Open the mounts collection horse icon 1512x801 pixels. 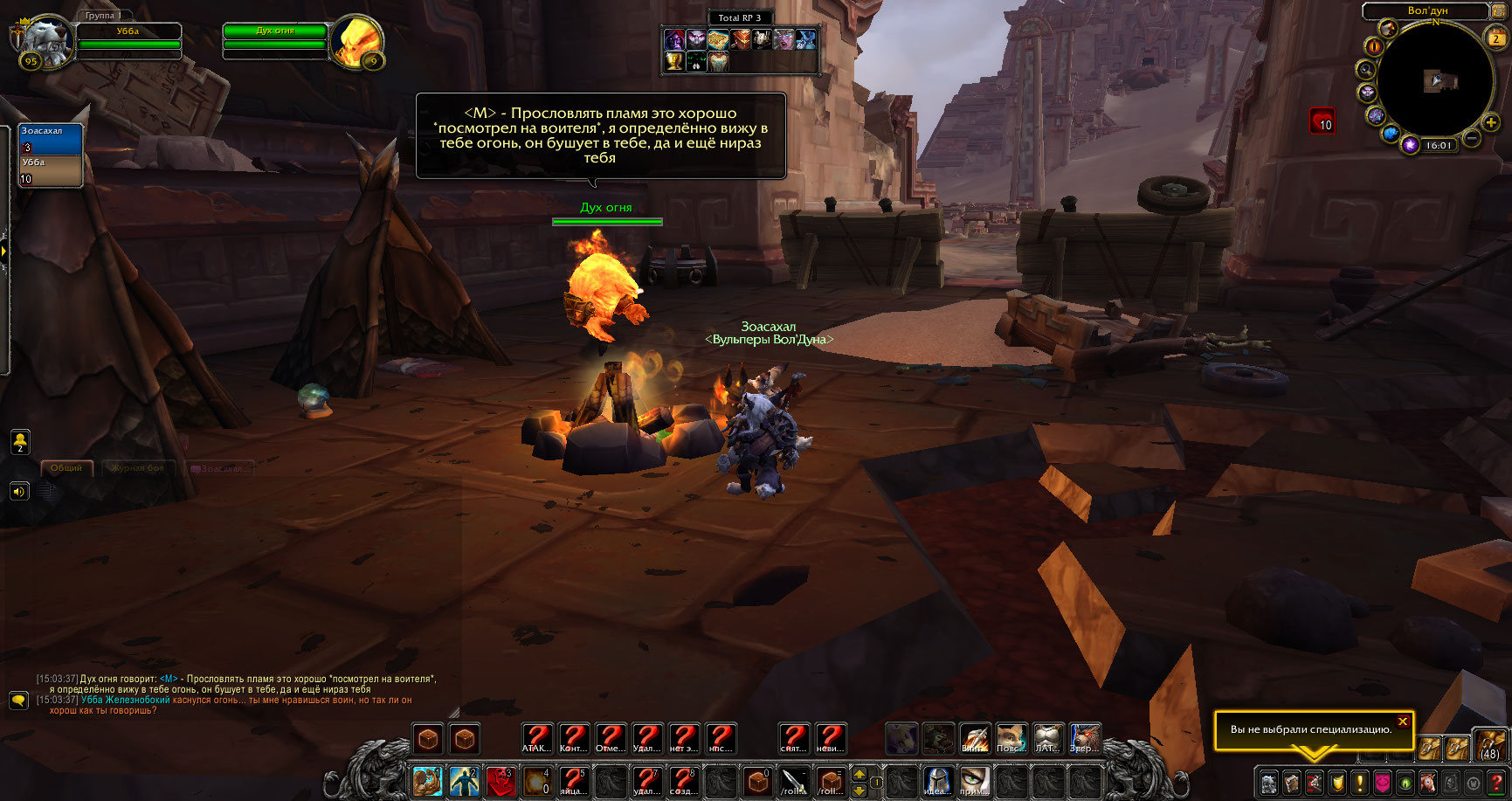tap(1427, 783)
